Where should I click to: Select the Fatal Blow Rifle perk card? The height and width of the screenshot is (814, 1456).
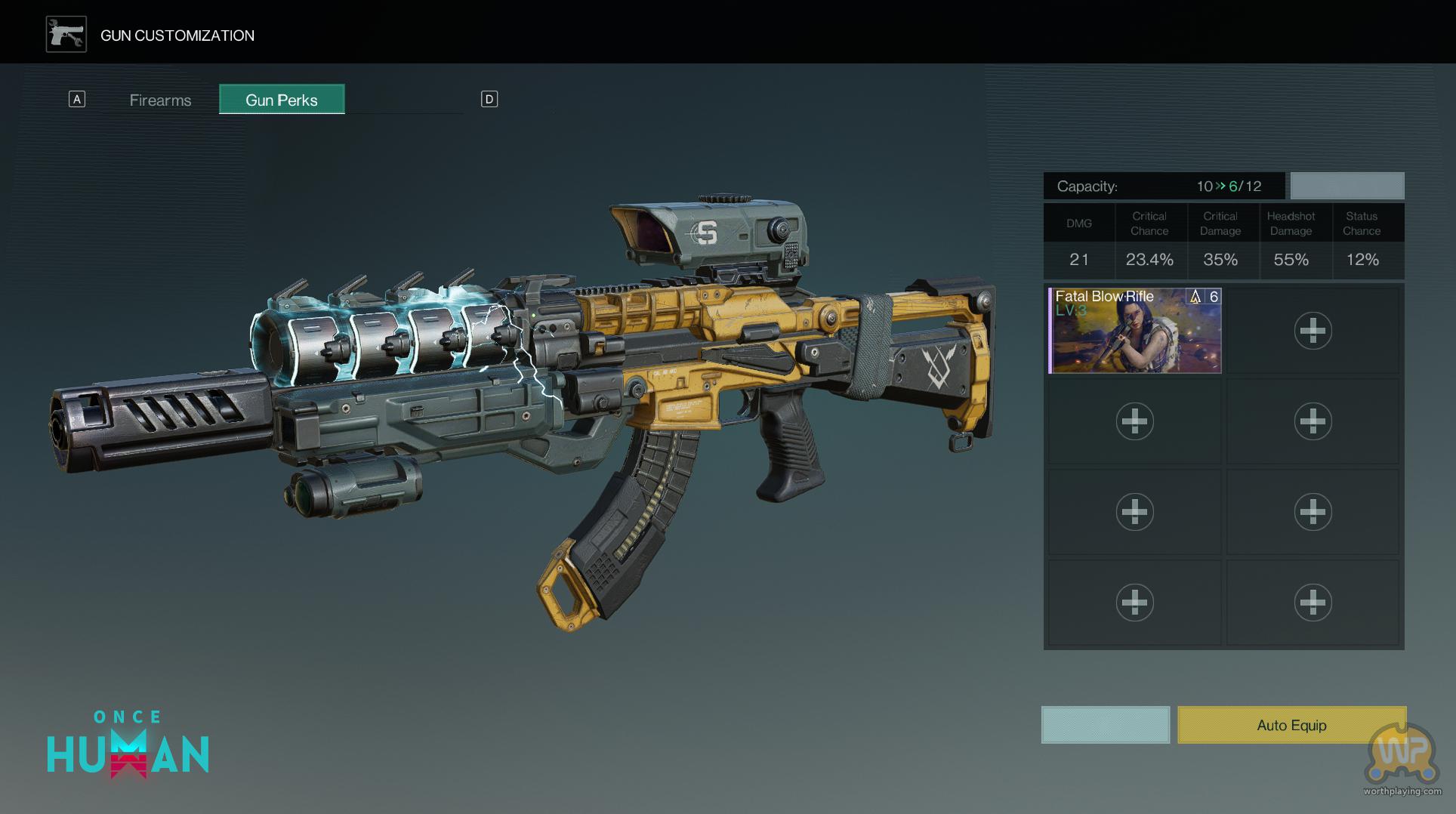tap(1134, 331)
